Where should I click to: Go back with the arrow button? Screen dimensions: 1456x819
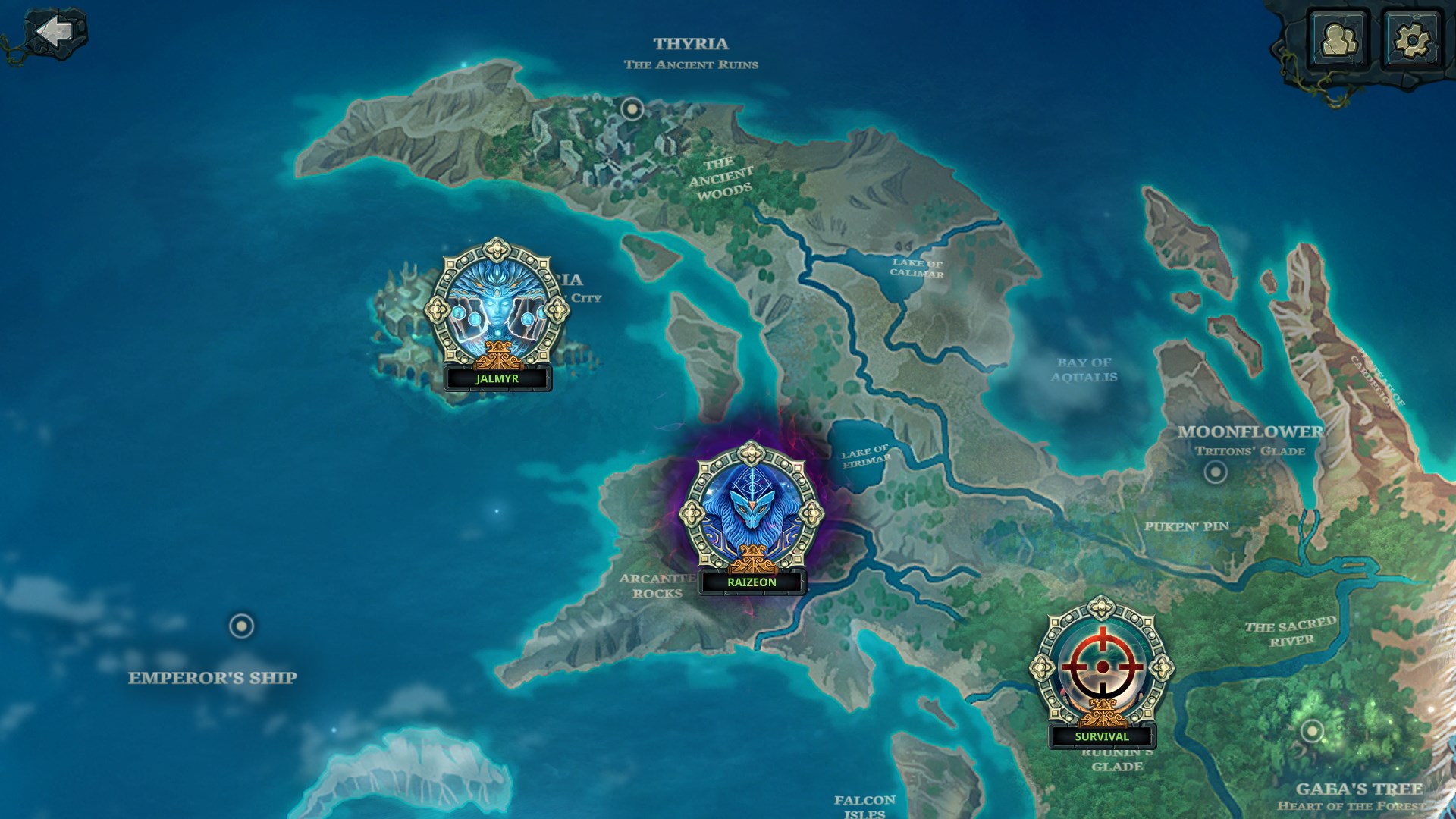(55, 32)
